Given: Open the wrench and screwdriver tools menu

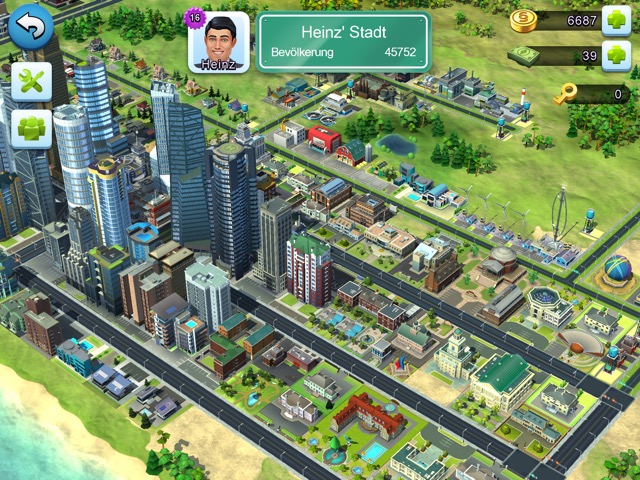Looking at the screenshot, I should pyautogui.click(x=31, y=83).
